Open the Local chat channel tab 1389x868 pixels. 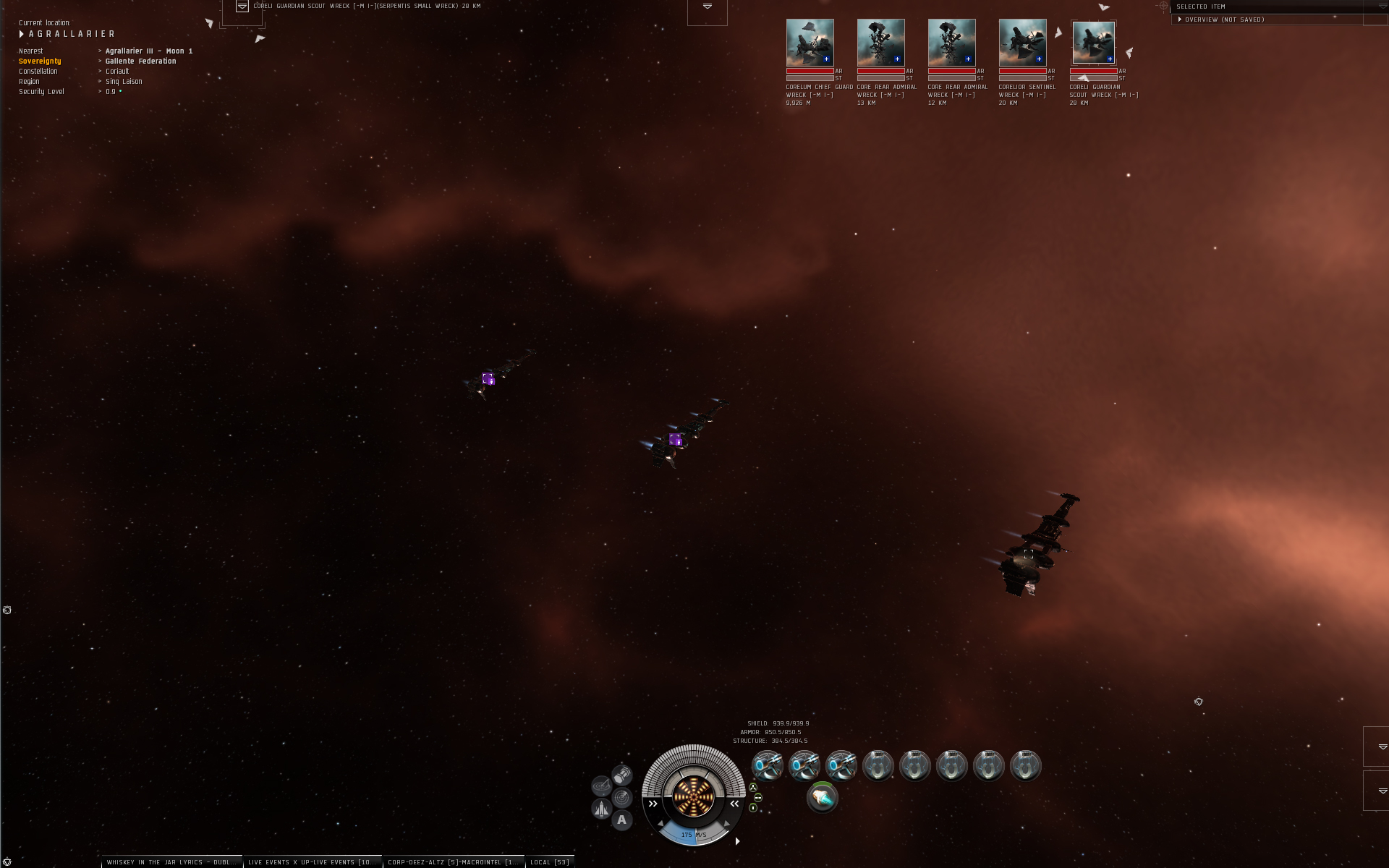click(x=550, y=862)
